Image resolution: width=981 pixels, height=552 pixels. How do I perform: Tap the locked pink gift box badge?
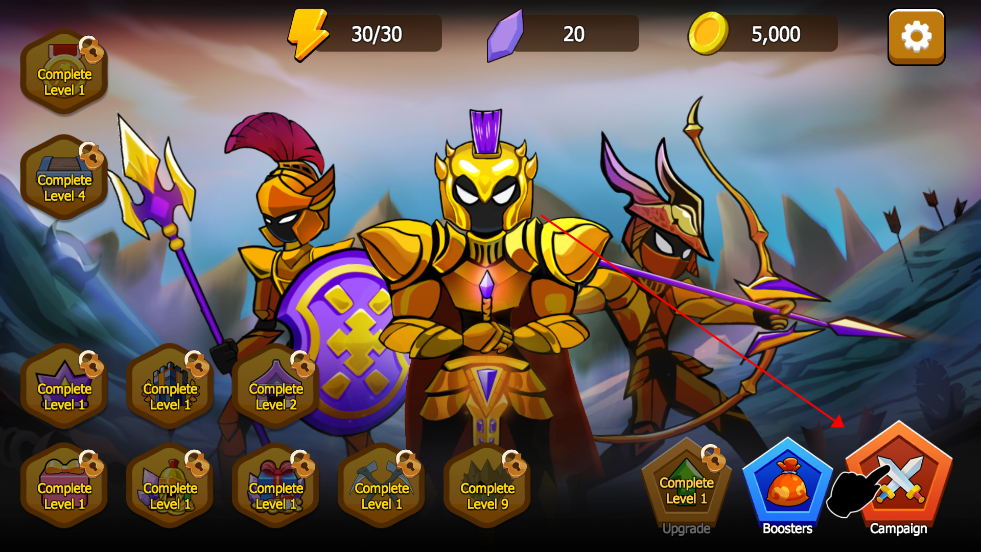click(x=64, y=490)
